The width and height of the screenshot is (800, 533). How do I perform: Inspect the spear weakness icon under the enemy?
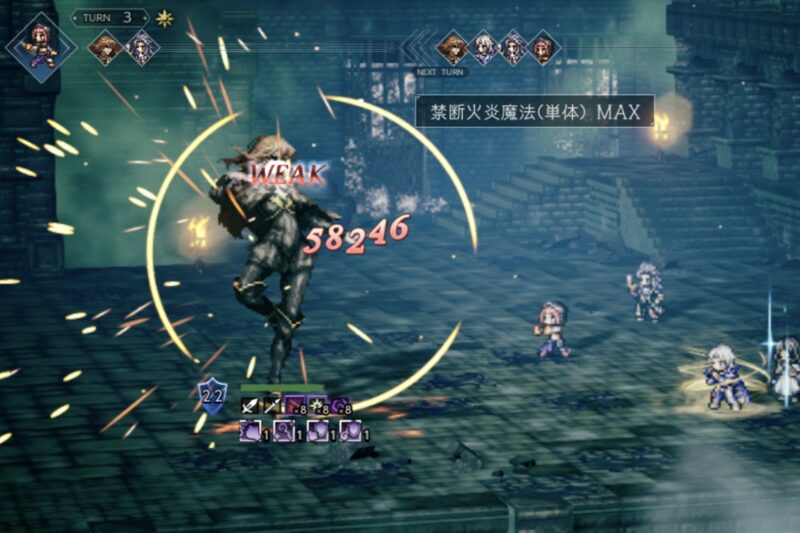(272, 405)
